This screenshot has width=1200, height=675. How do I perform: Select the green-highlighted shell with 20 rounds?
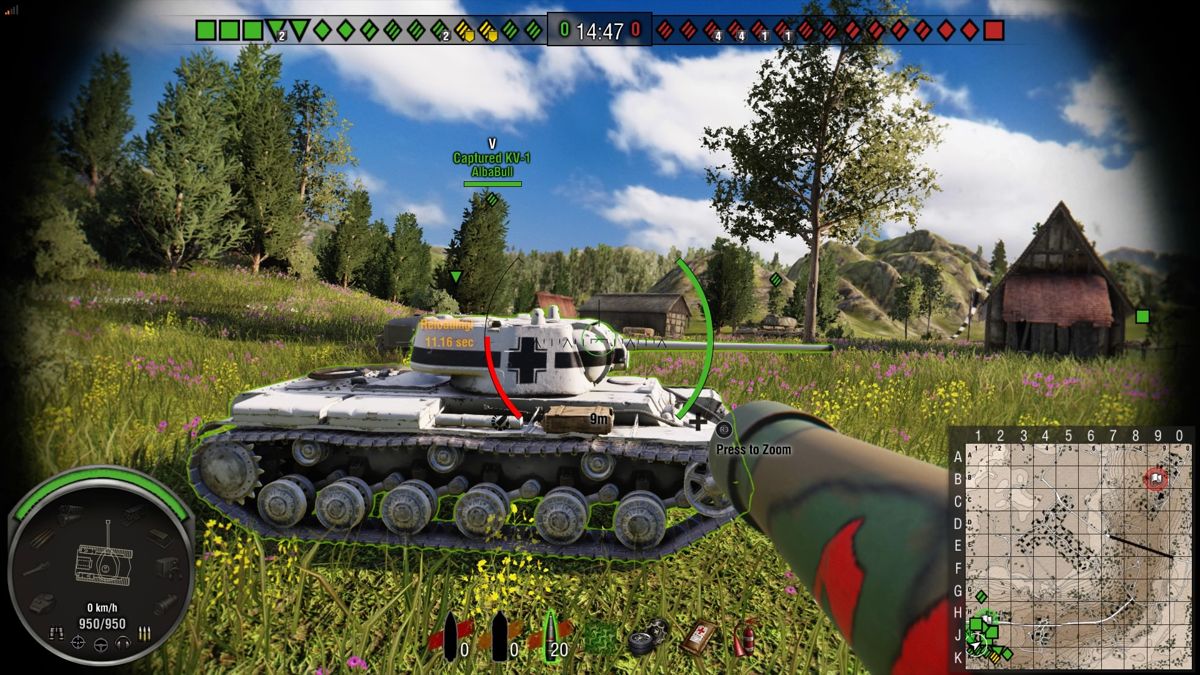click(x=553, y=636)
